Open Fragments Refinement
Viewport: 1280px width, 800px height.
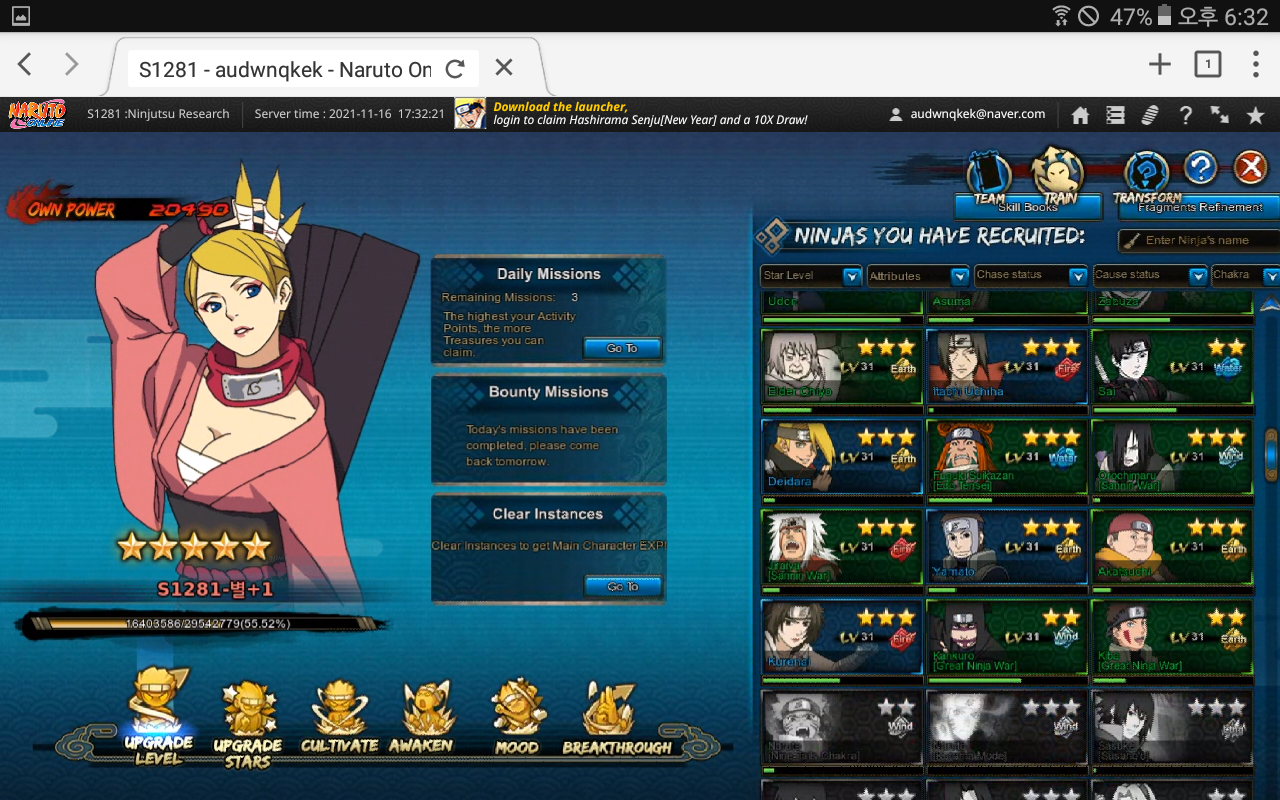(x=1199, y=207)
